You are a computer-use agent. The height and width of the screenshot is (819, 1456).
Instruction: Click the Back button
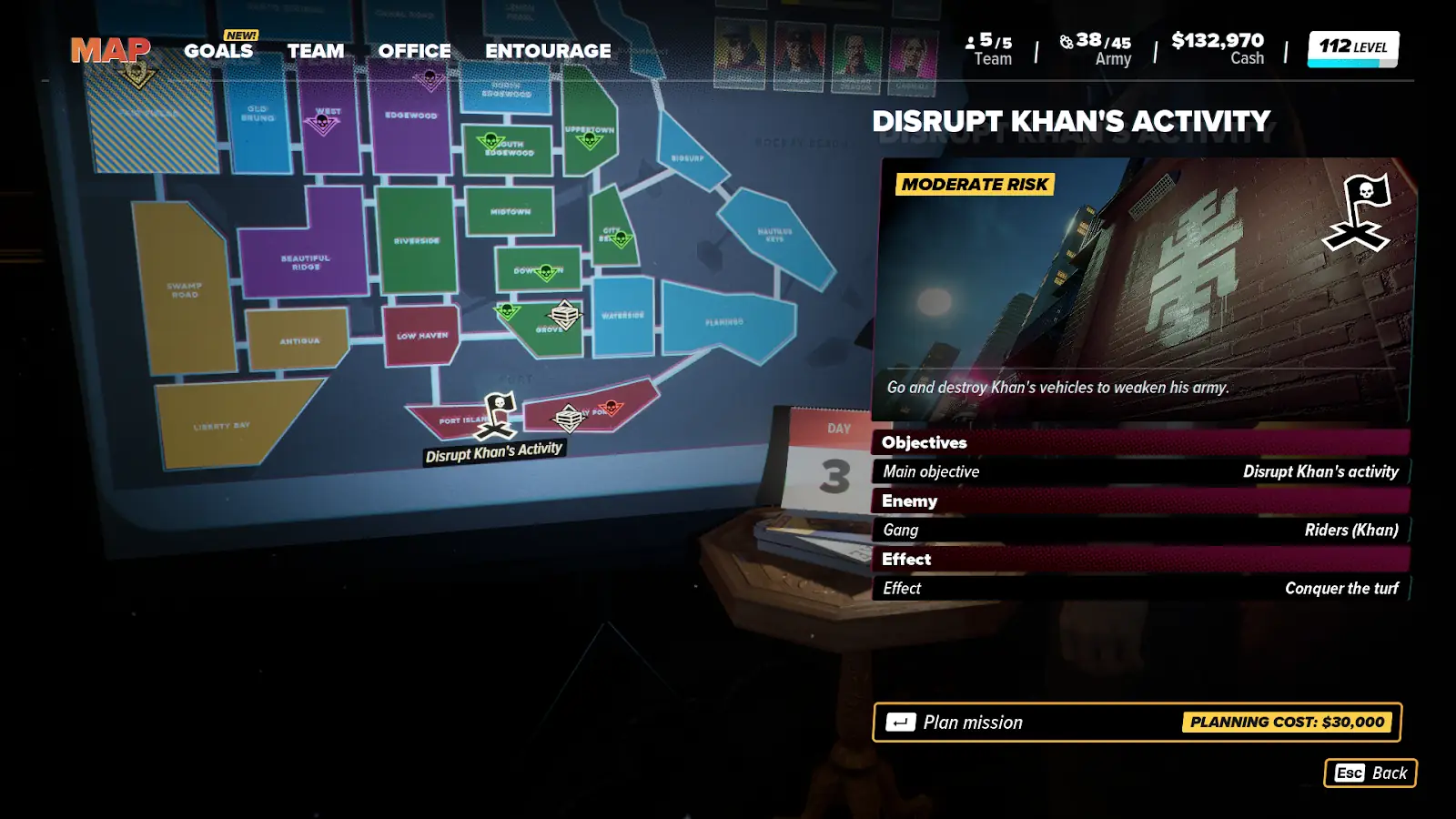(x=1370, y=773)
